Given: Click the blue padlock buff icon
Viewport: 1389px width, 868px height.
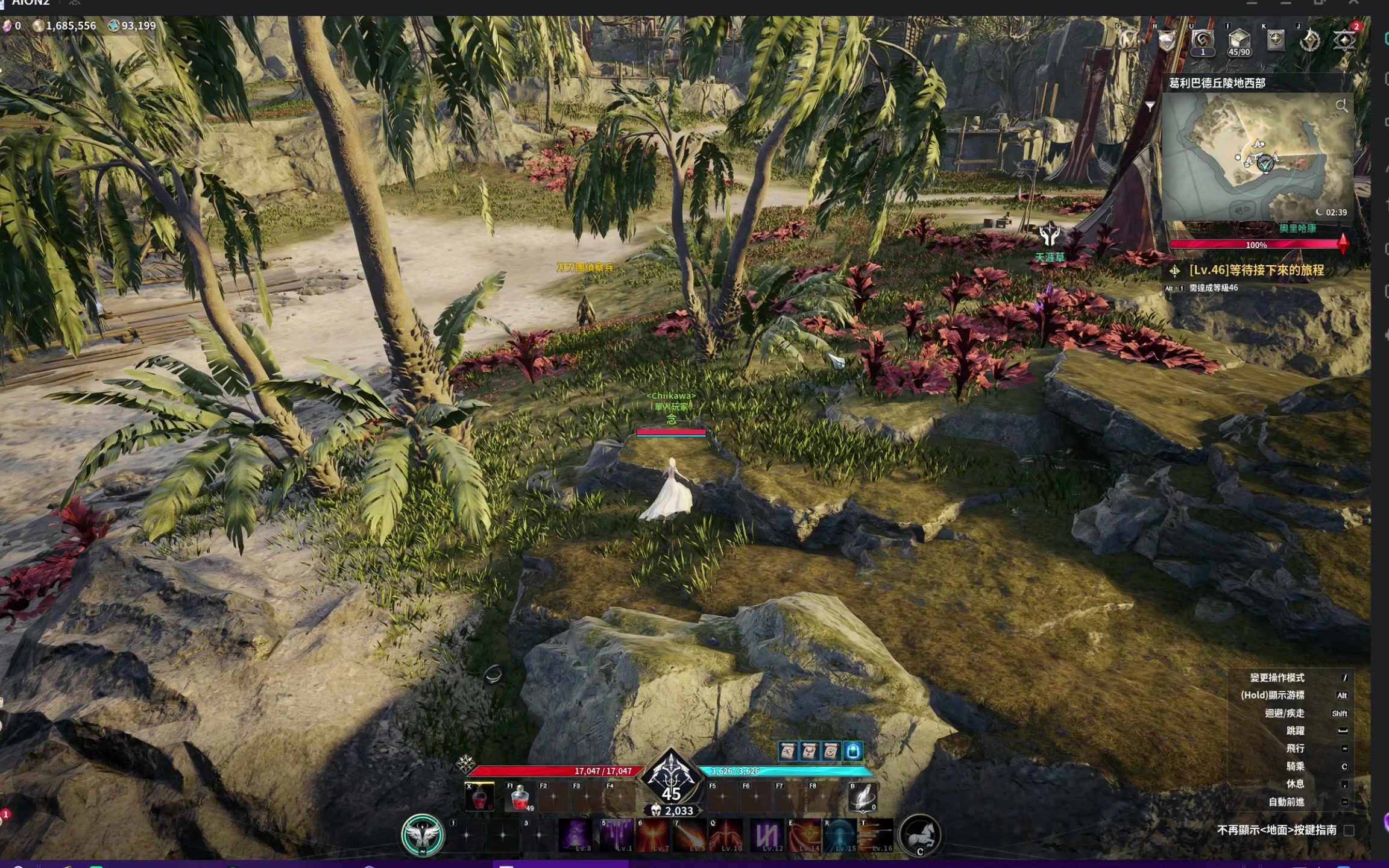Looking at the screenshot, I should pyautogui.click(x=852, y=751).
